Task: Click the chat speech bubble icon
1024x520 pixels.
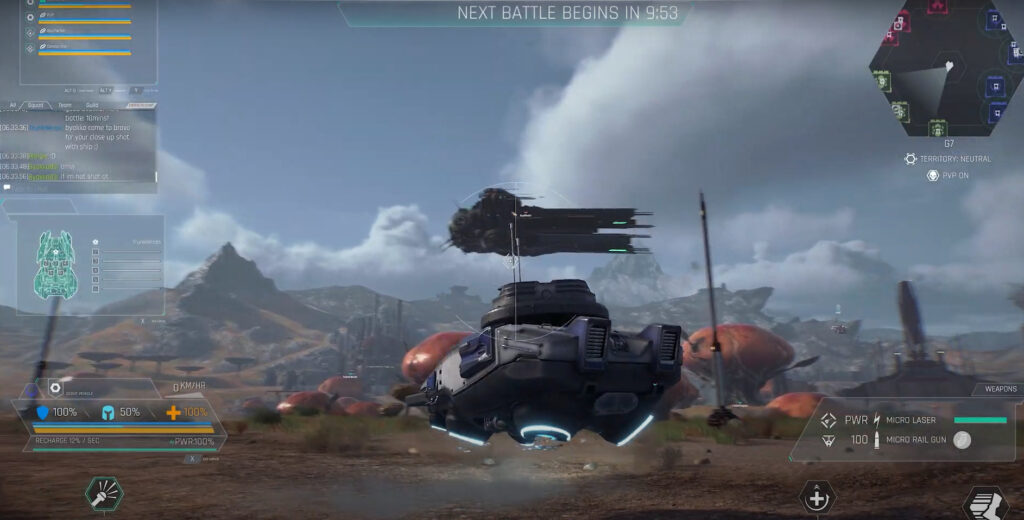Action: 7,187
